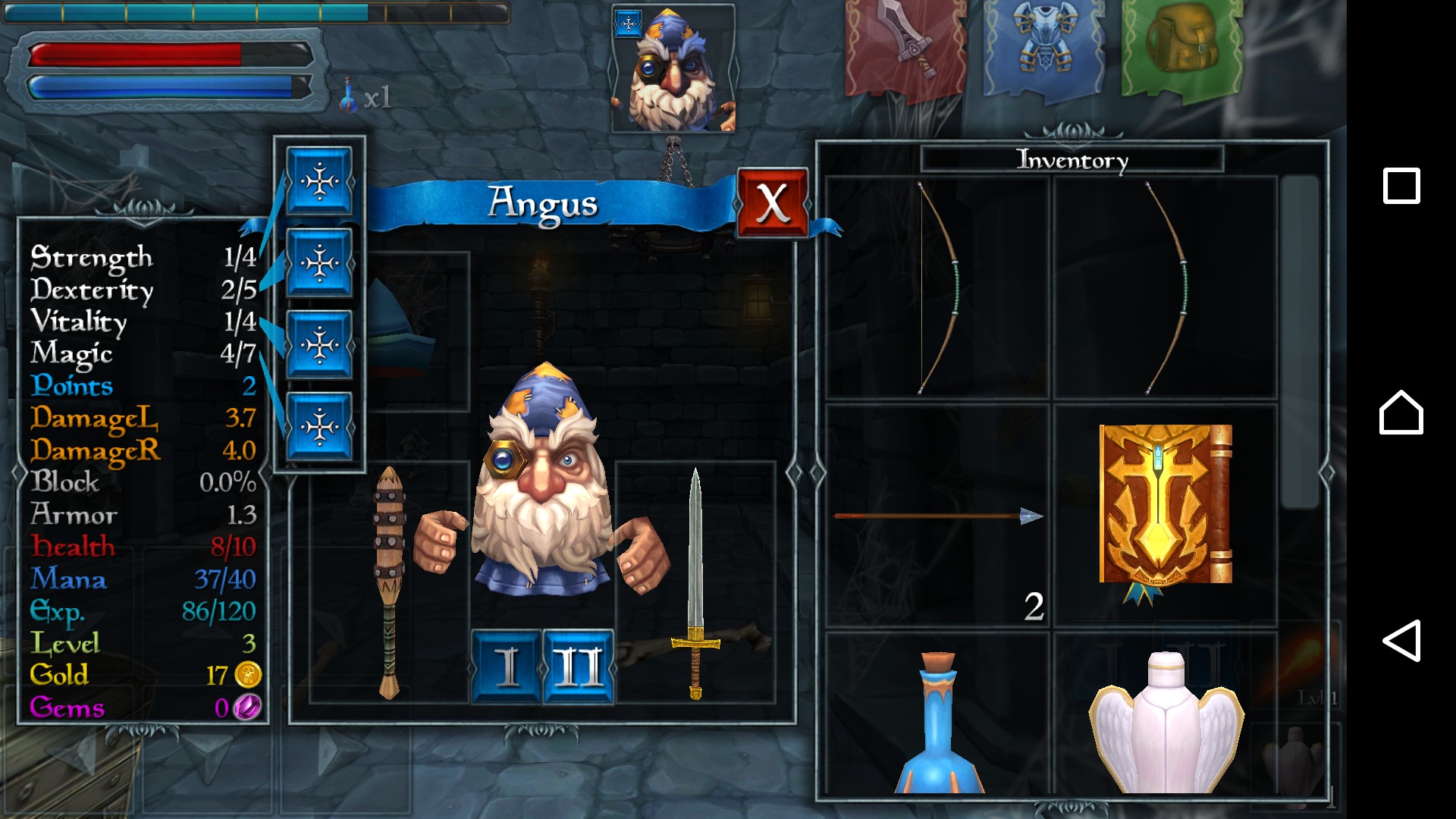The height and width of the screenshot is (819, 1456).
Task: Switch to weapon set I
Action: [506, 667]
